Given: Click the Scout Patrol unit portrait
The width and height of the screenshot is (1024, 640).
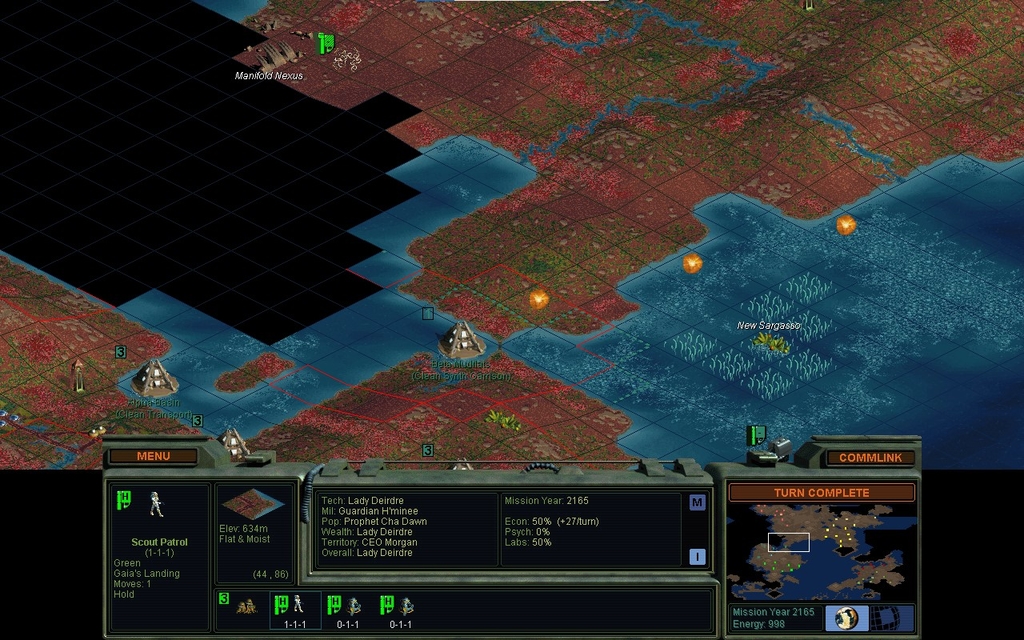Looking at the screenshot, I should point(156,504).
